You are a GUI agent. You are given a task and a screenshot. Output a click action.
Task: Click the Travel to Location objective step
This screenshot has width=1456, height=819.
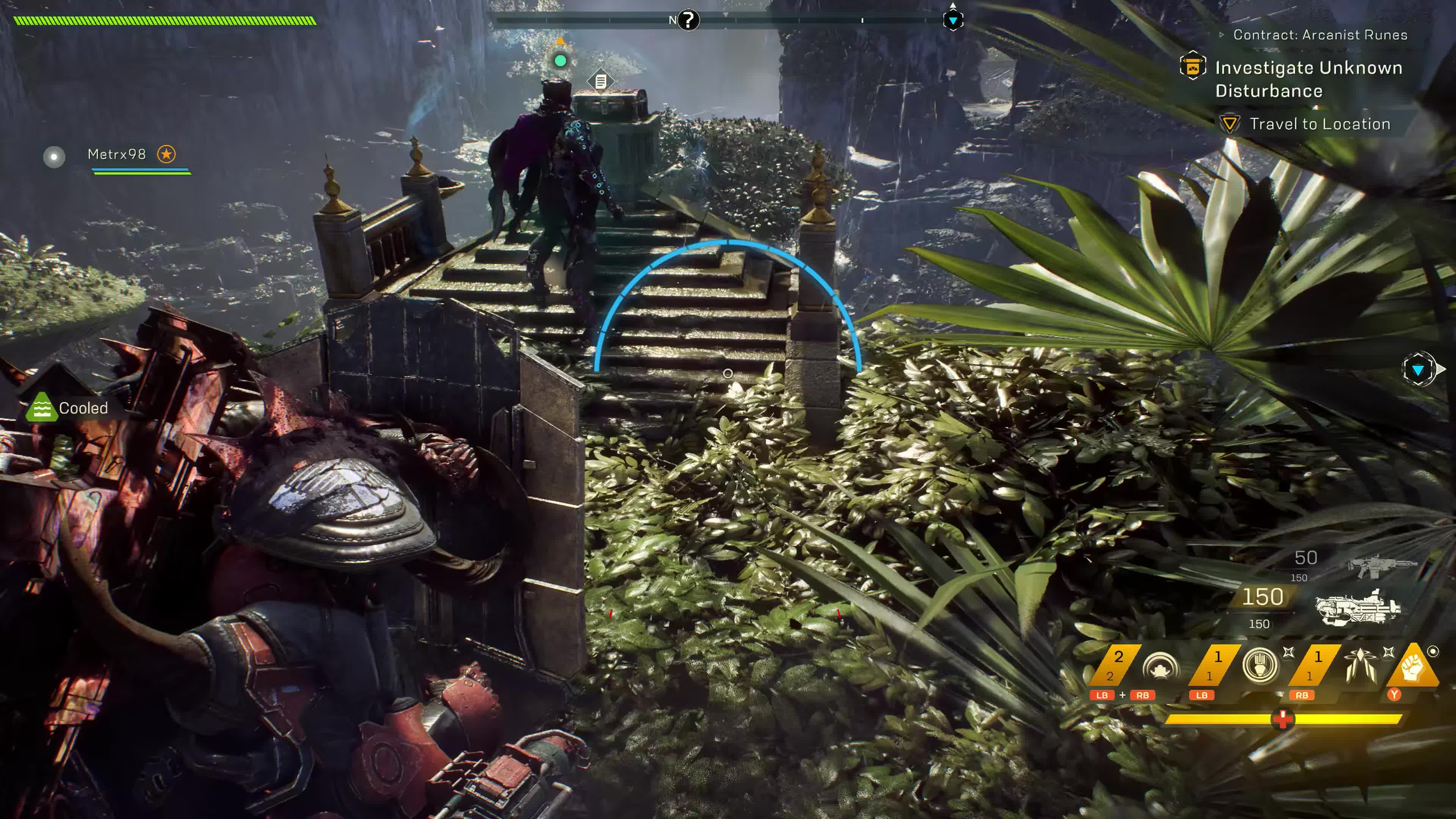(x=1319, y=124)
